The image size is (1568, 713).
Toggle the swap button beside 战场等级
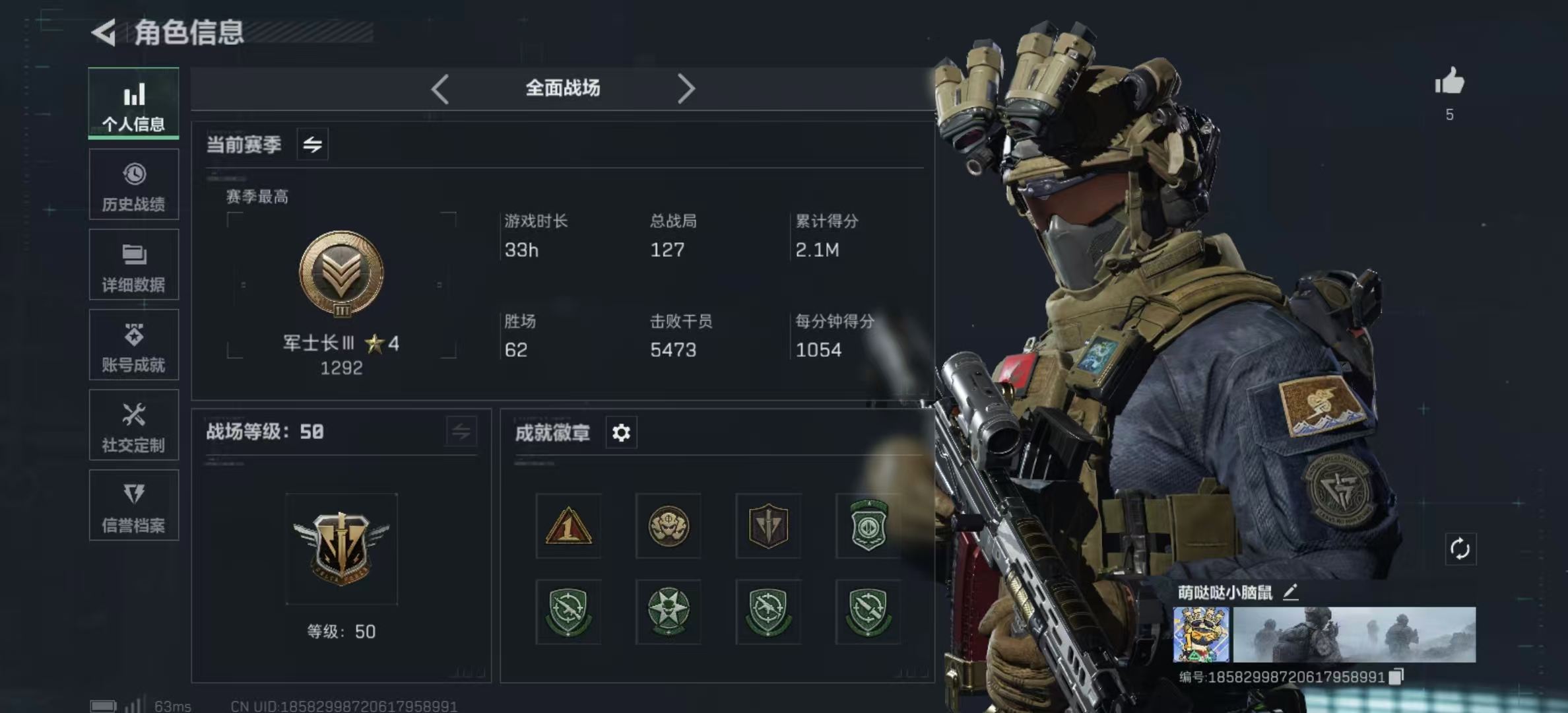point(461,432)
